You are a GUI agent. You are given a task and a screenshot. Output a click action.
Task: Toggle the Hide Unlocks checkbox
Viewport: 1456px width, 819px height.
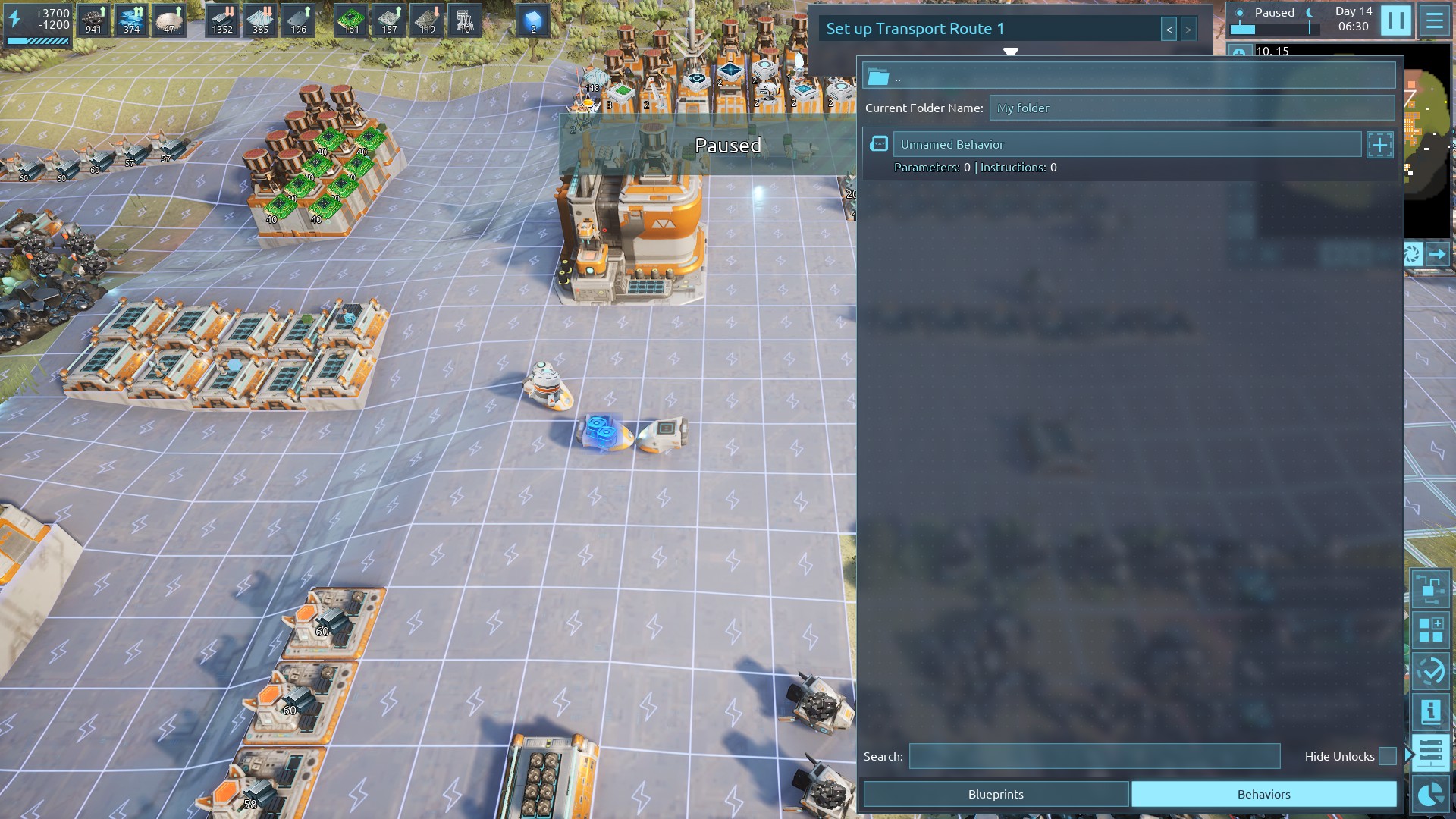tap(1387, 756)
